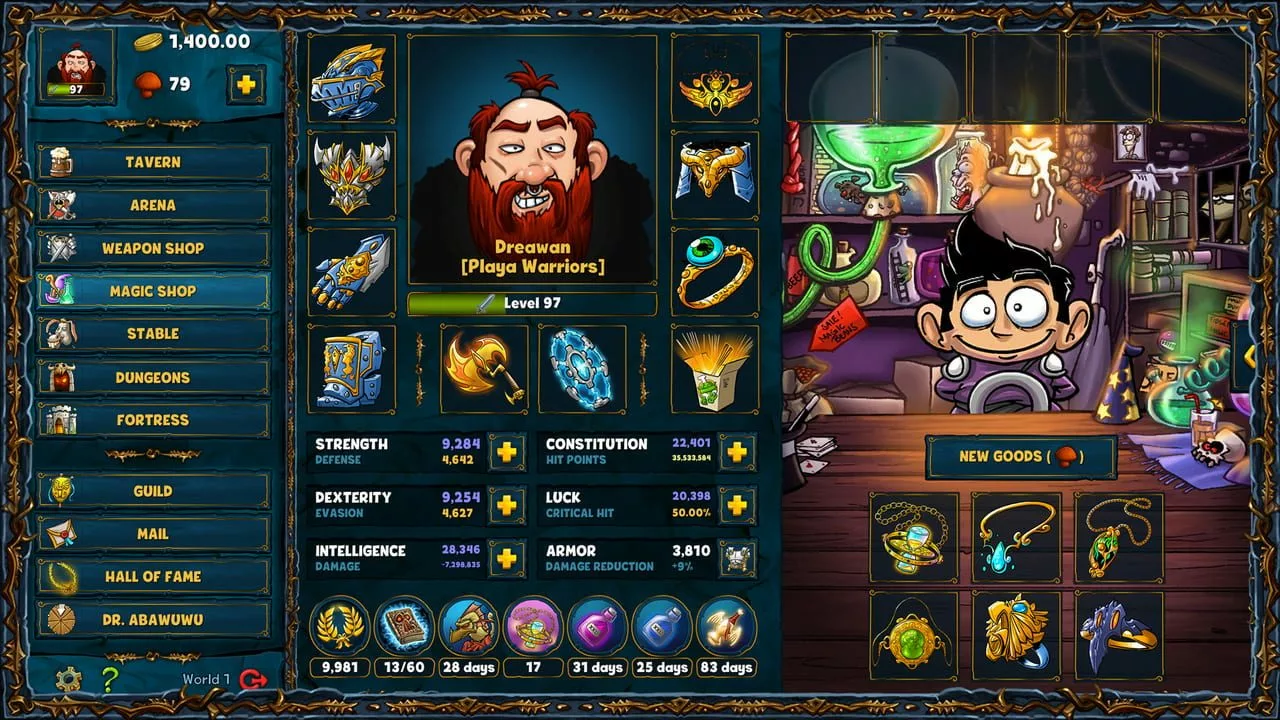The image size is (1280, 720).
Task: Click the red logout arrow beside World 1
Action: coord(254,680)
